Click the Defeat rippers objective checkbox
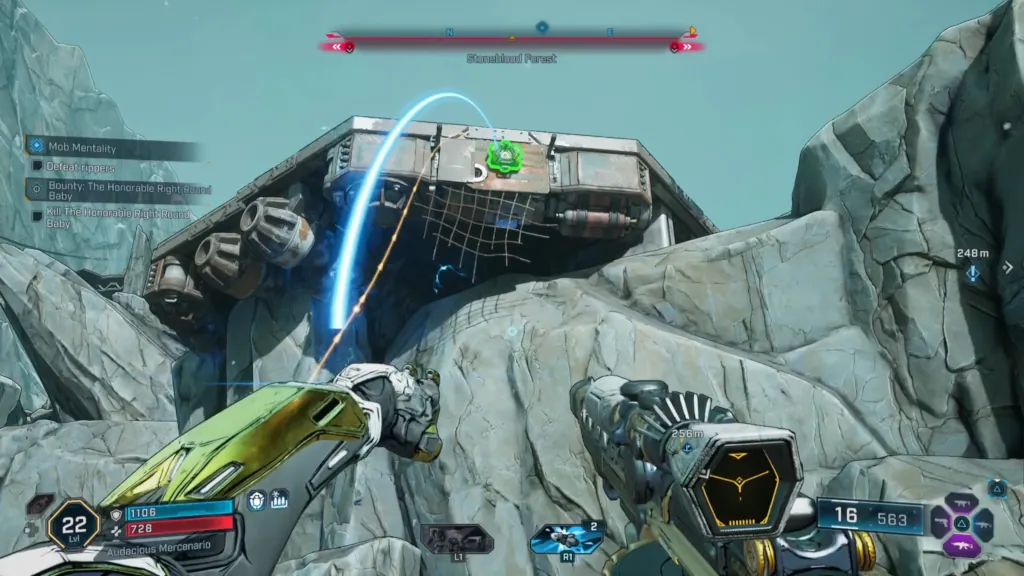Image resolution: width=1024 pixels, height=576 pixels. (37, 167)
